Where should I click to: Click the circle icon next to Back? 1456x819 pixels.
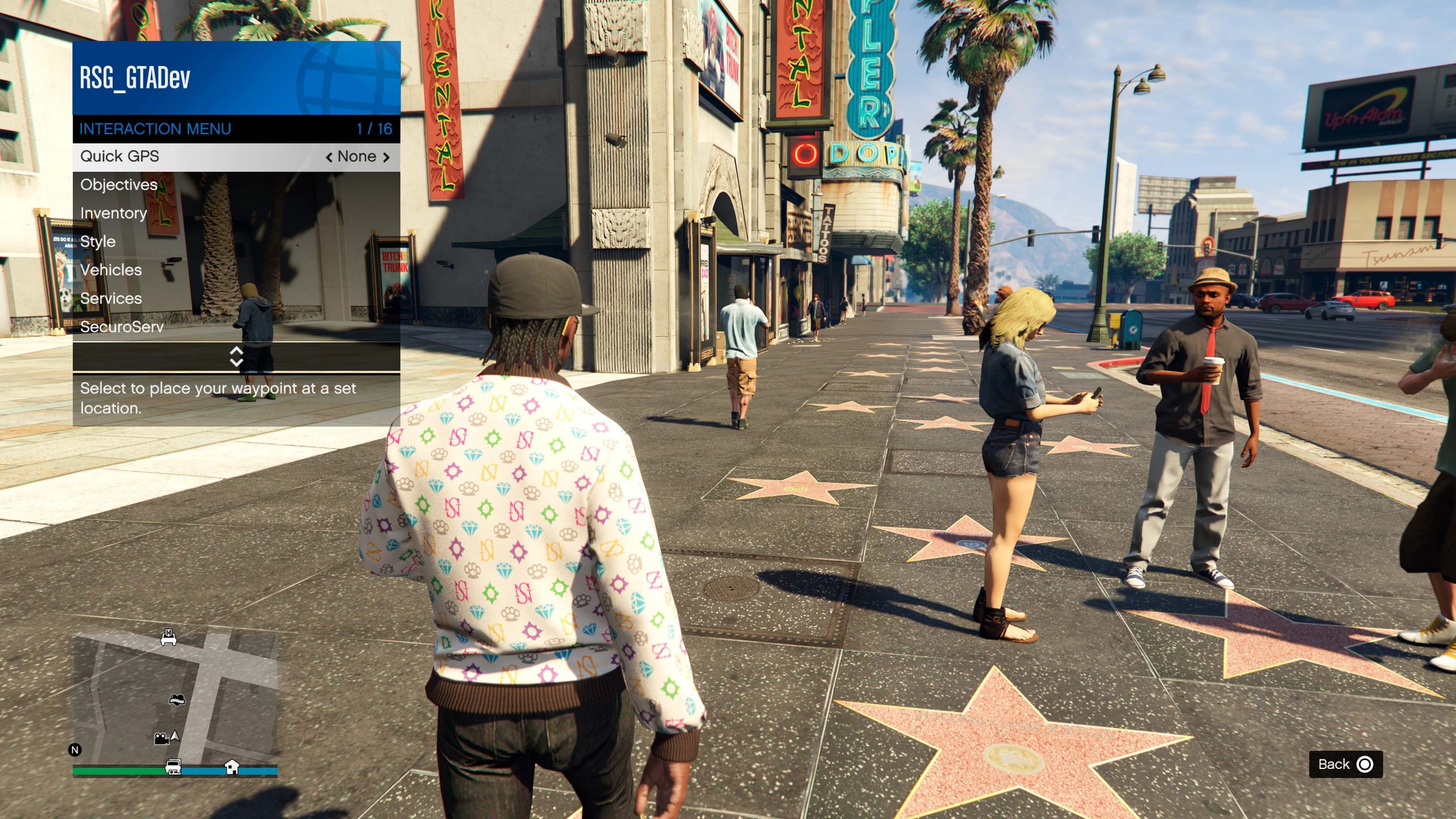point(1365,764)
